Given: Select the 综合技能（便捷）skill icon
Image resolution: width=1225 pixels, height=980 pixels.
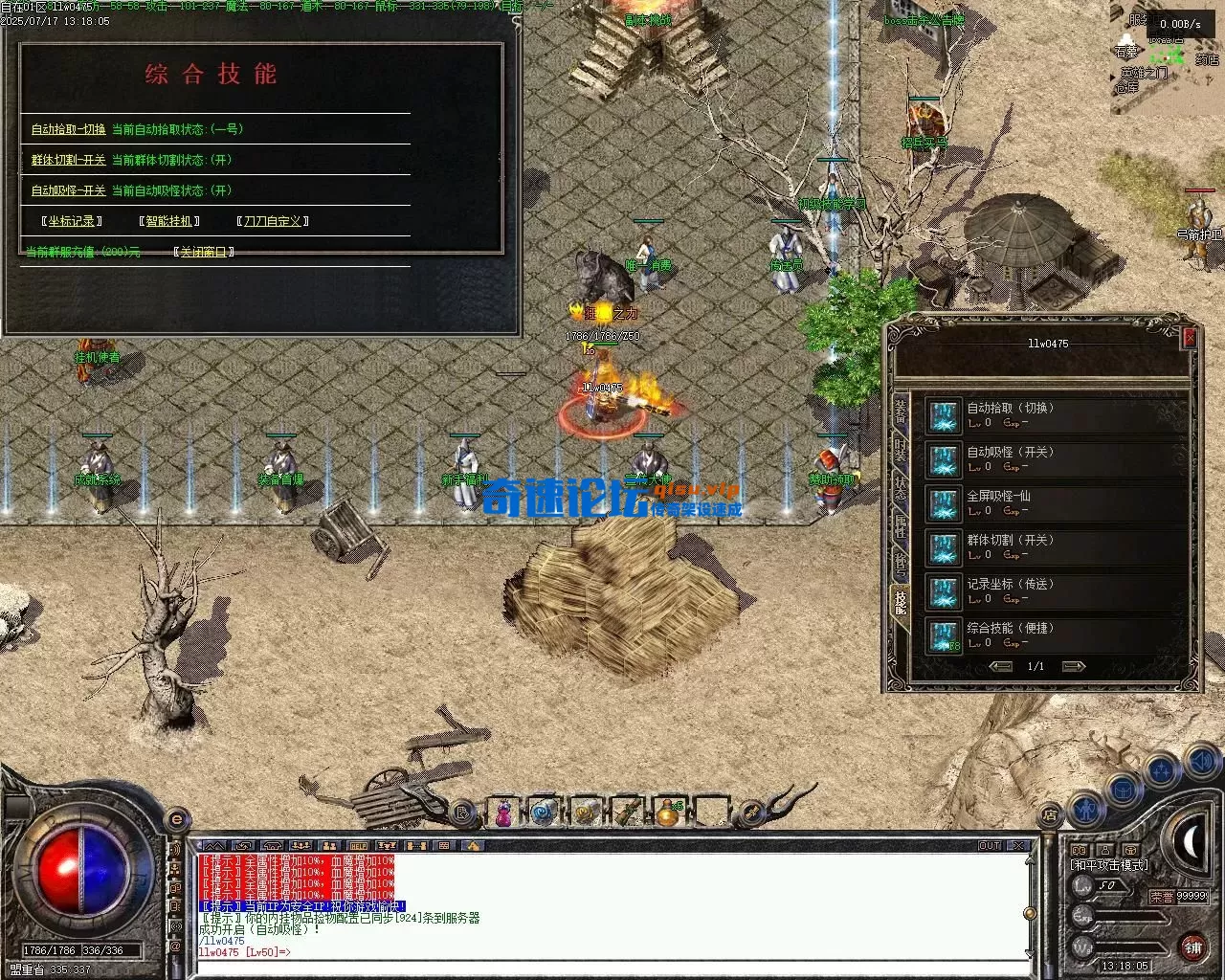Looking at the screenshot, I should (944, 636).
